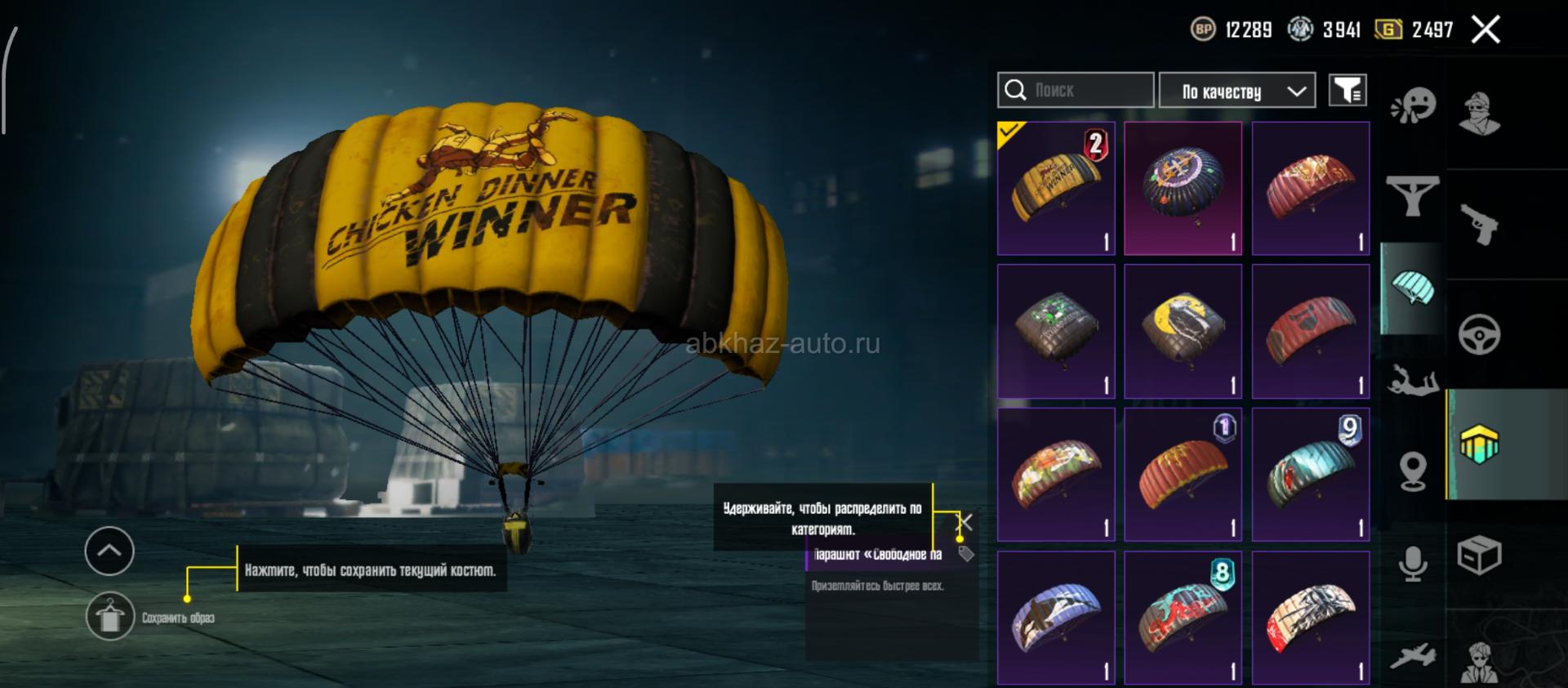Open the По качеству sort dropdown
Viewport: 1568px width, 688px height.
click(1236, 91)
